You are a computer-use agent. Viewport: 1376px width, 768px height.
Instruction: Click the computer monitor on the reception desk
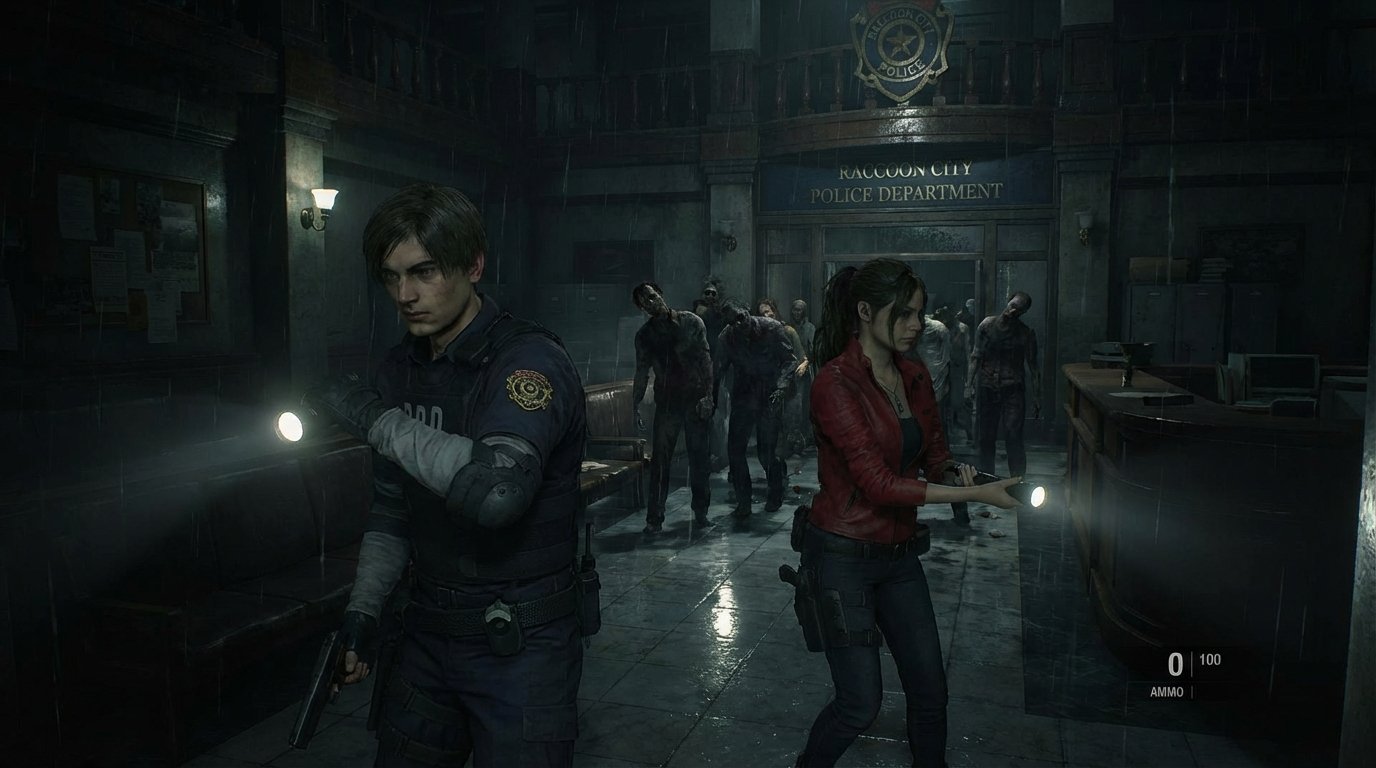(1285, 372)
